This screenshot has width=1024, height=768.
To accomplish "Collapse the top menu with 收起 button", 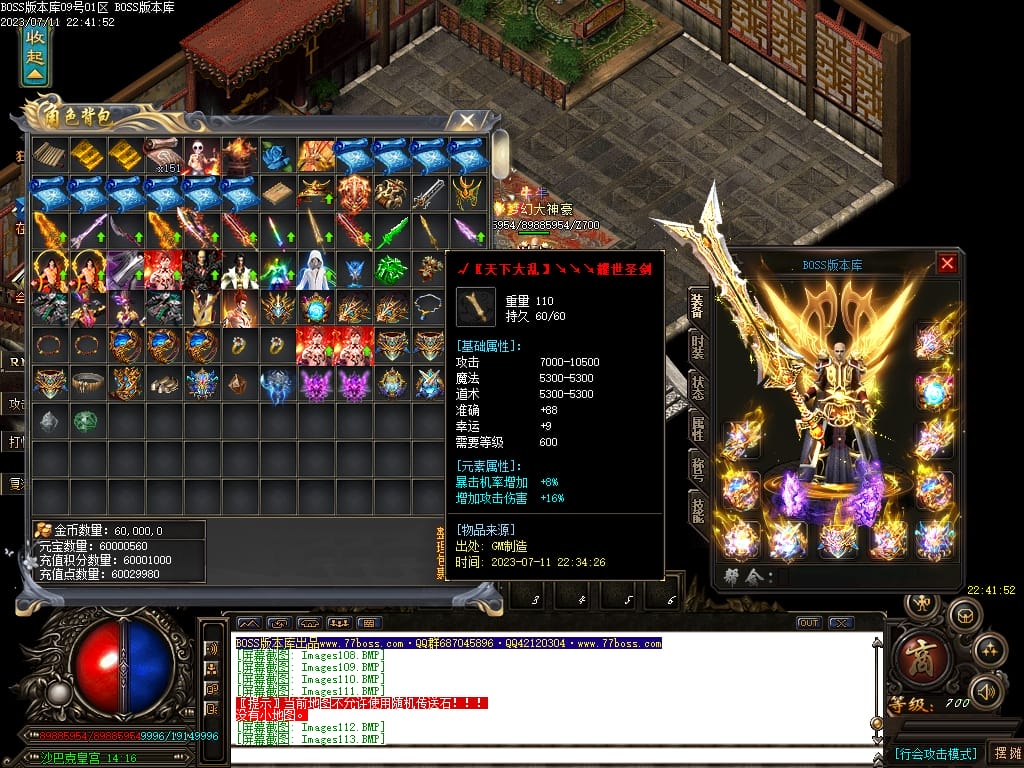I will pyautogui.click(x=36, y=55).
